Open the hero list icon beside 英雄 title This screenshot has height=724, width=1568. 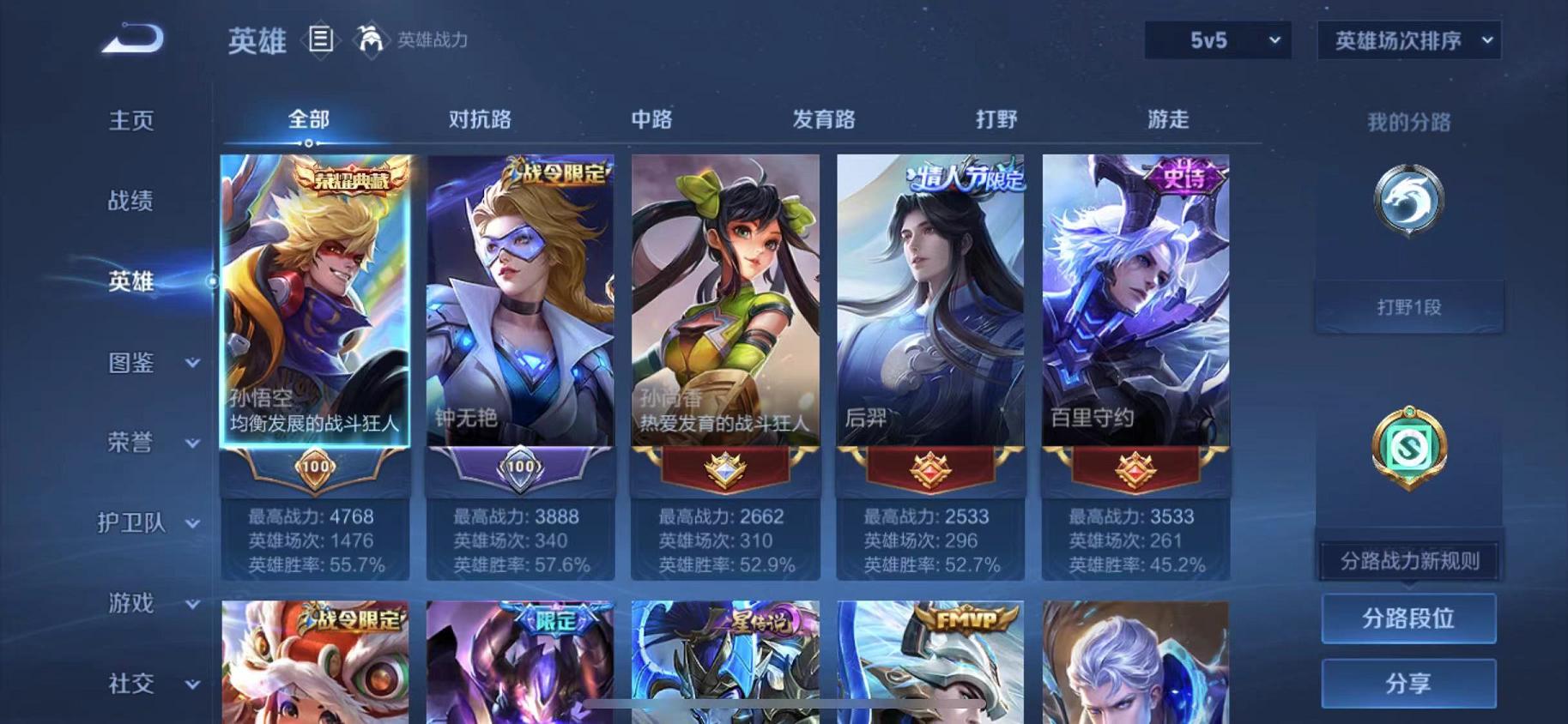[322, 41]
